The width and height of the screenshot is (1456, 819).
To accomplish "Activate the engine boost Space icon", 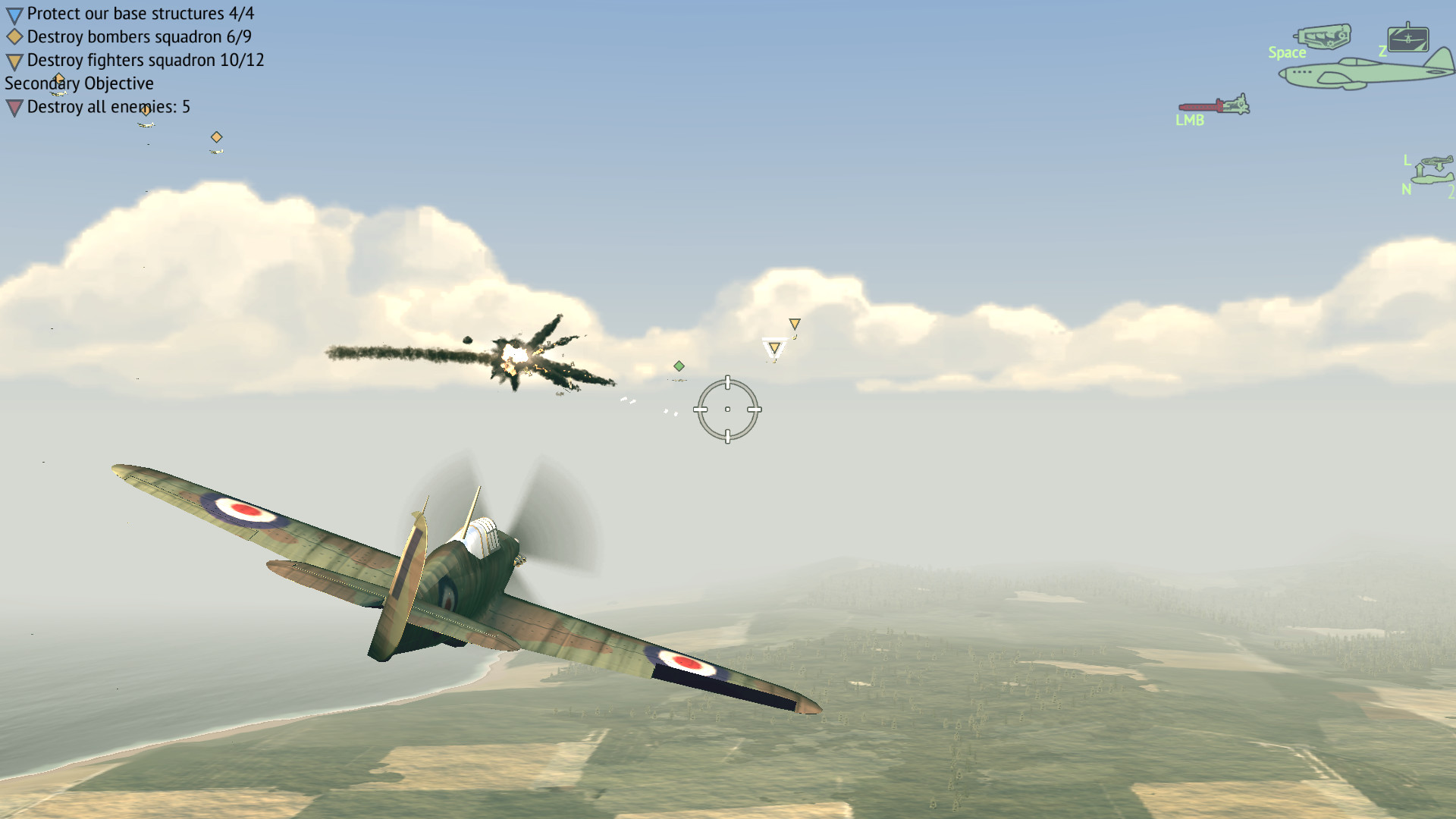I will pyautogui.click(x=1325, y=36).
